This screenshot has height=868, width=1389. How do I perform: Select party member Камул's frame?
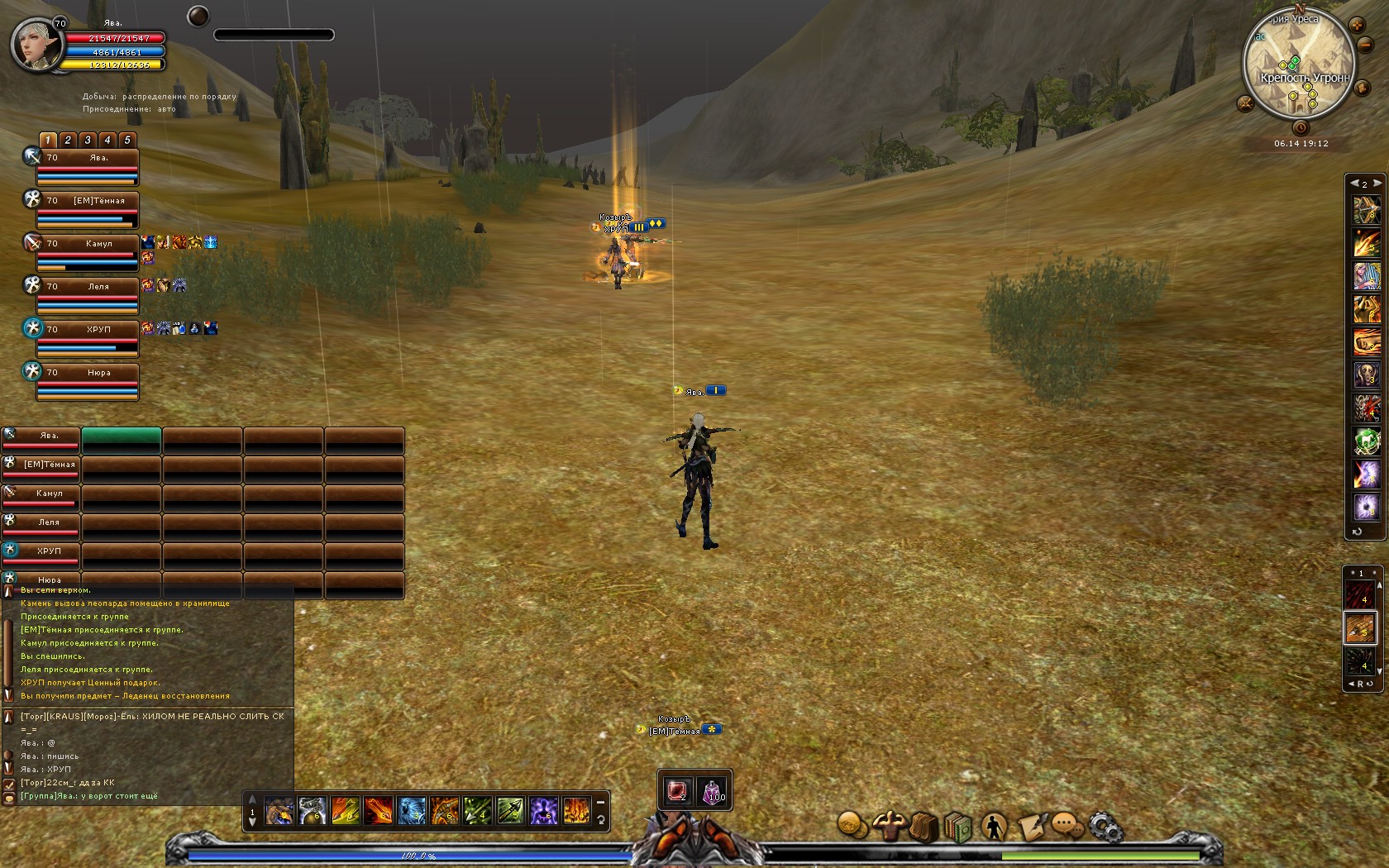[87, 252]
